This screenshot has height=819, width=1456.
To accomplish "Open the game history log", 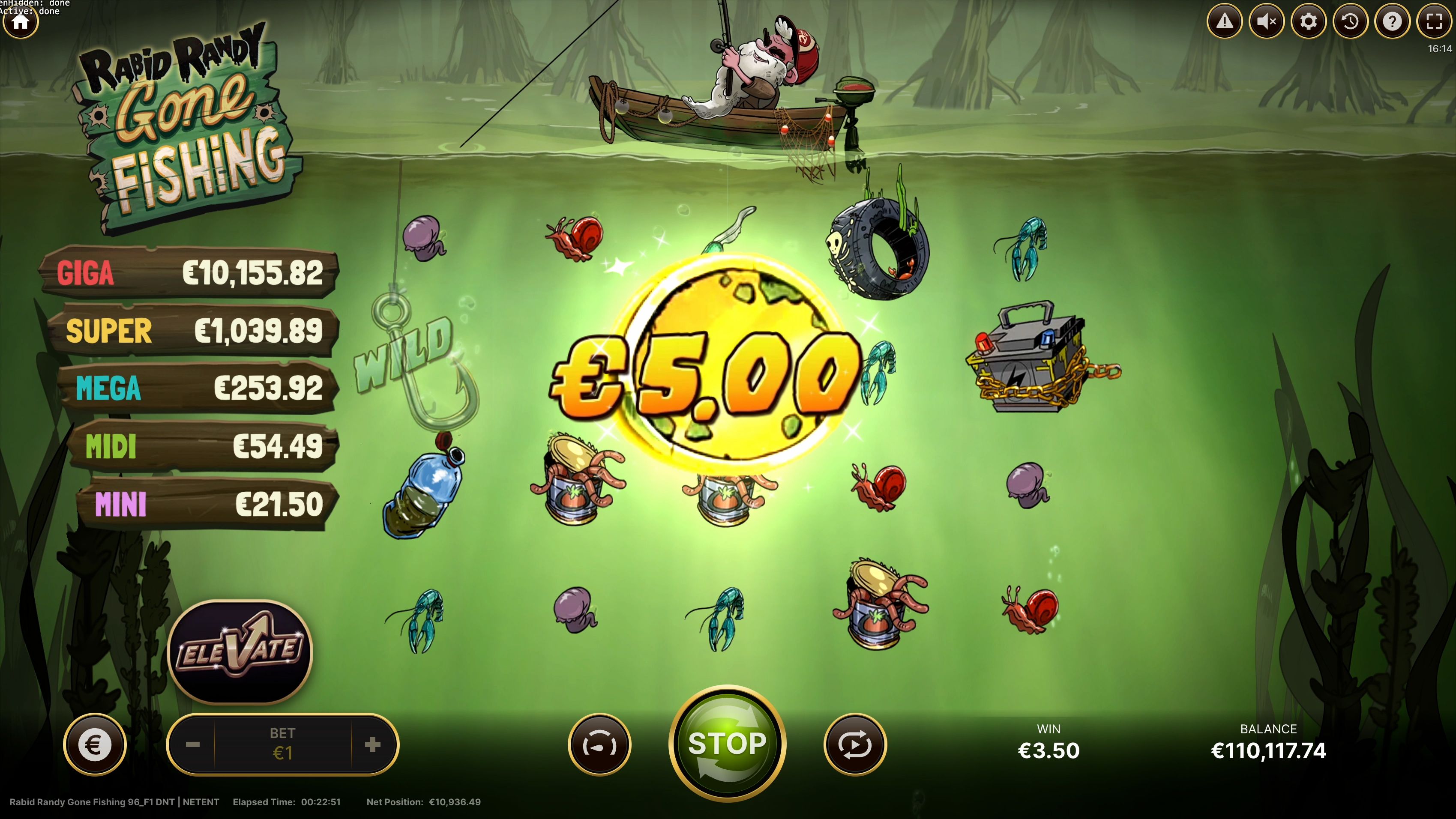I will 1351,21.
